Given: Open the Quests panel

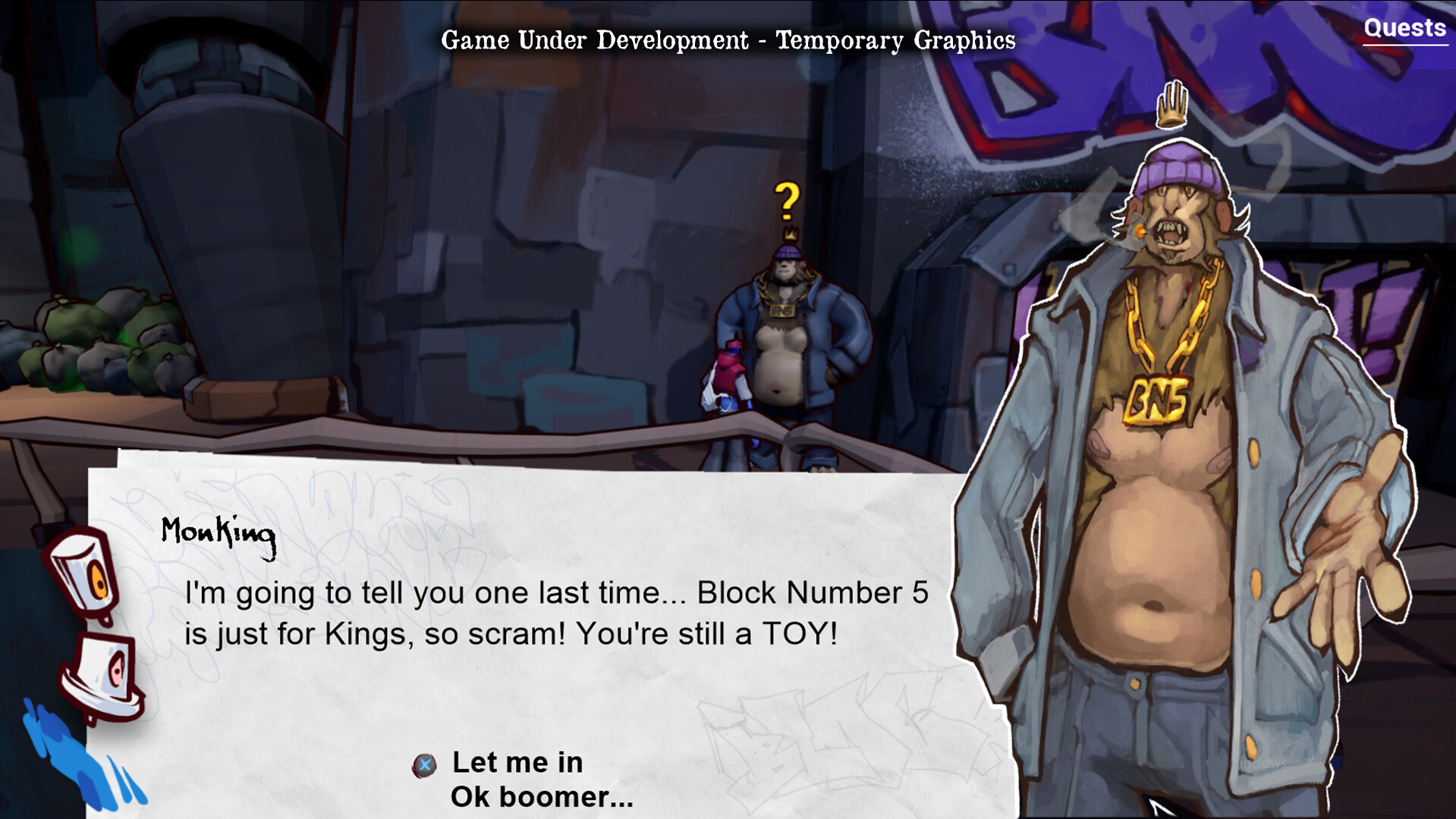Looking at the screenshot, I should point(1404,29).
